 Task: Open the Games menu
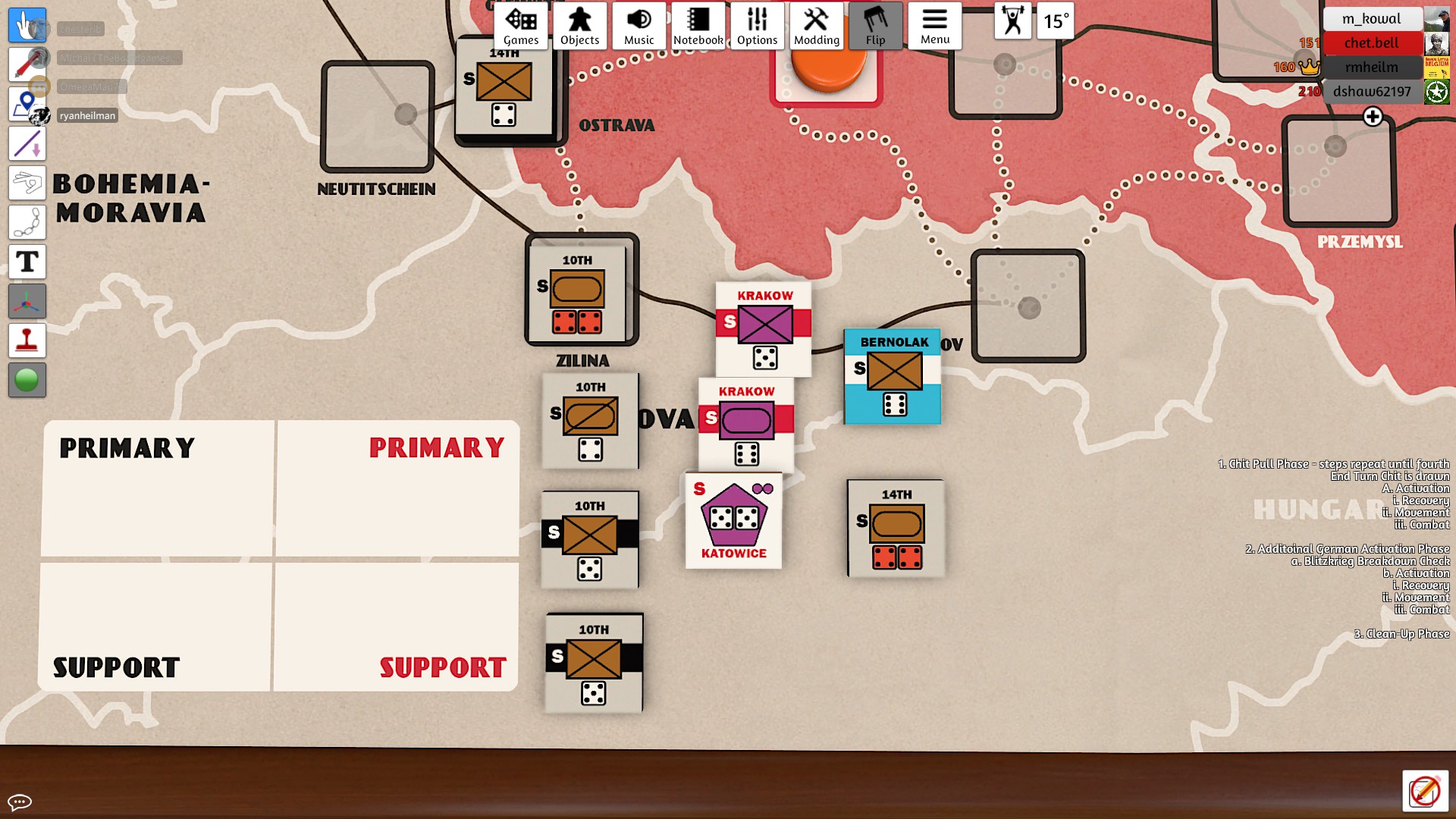pyautogui.click(x=520, y=25)
